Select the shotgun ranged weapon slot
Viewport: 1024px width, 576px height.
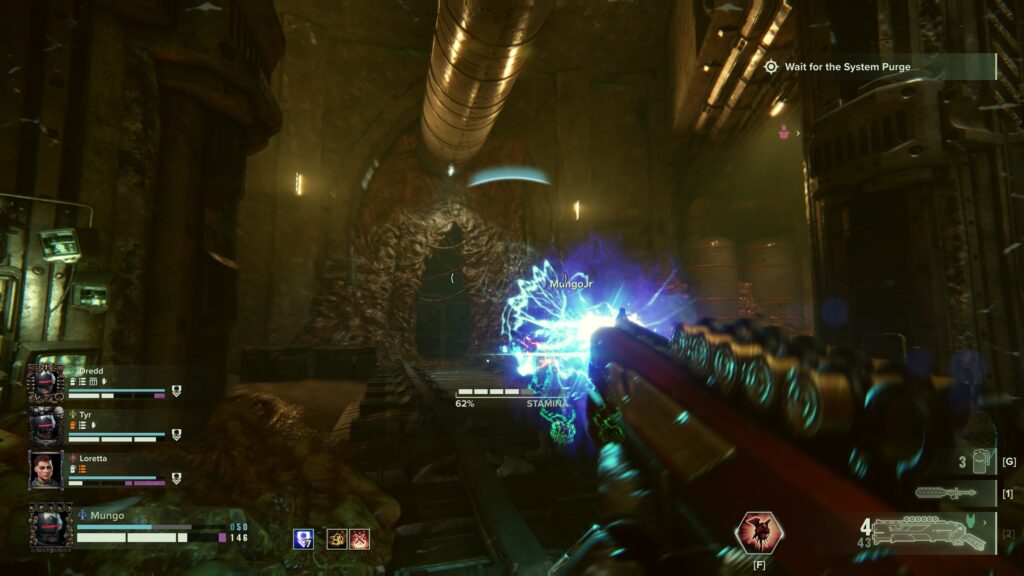tap(928, 533)
